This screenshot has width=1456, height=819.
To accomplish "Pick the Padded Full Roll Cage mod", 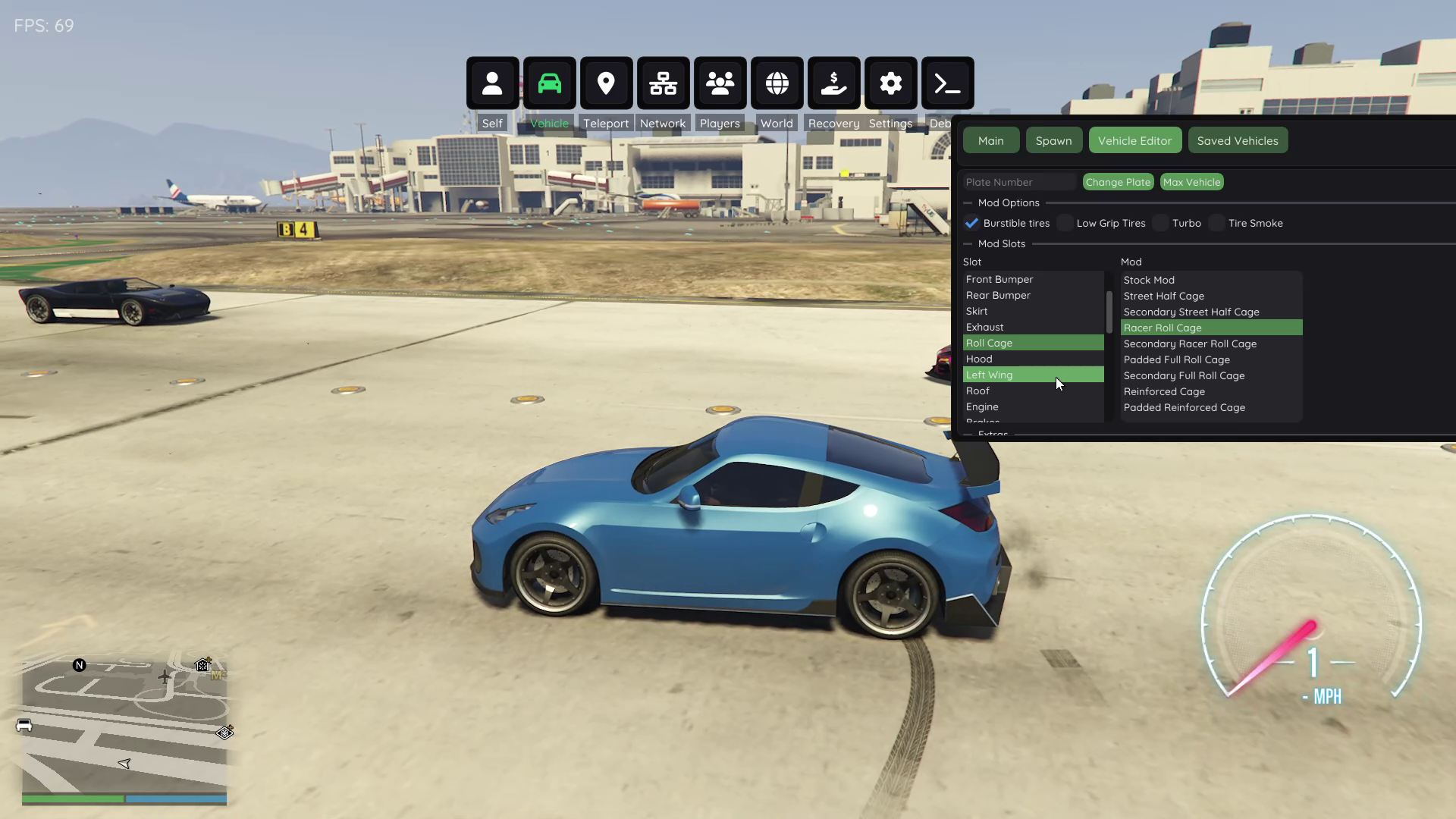I will 1176,360.
